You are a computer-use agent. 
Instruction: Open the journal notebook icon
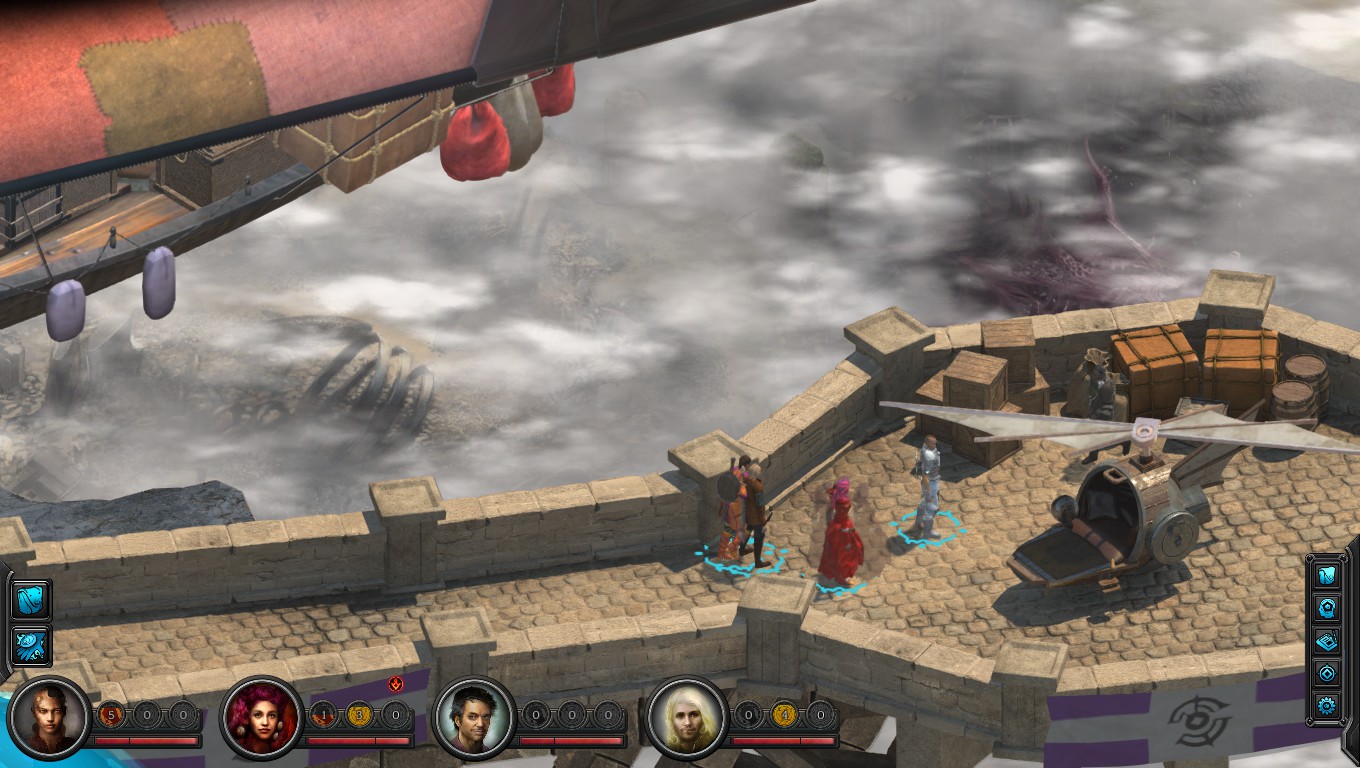[x=1327, y=640]
